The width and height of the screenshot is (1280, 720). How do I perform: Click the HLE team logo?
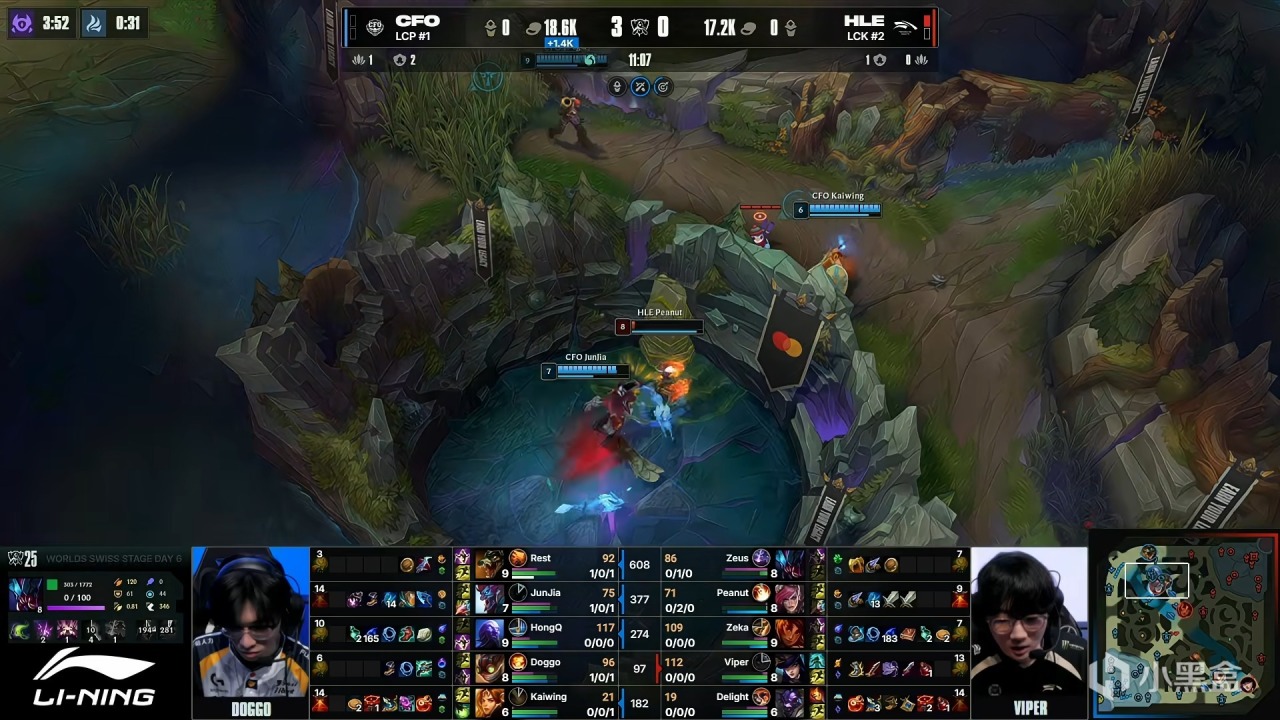click(x=905, y=27)
